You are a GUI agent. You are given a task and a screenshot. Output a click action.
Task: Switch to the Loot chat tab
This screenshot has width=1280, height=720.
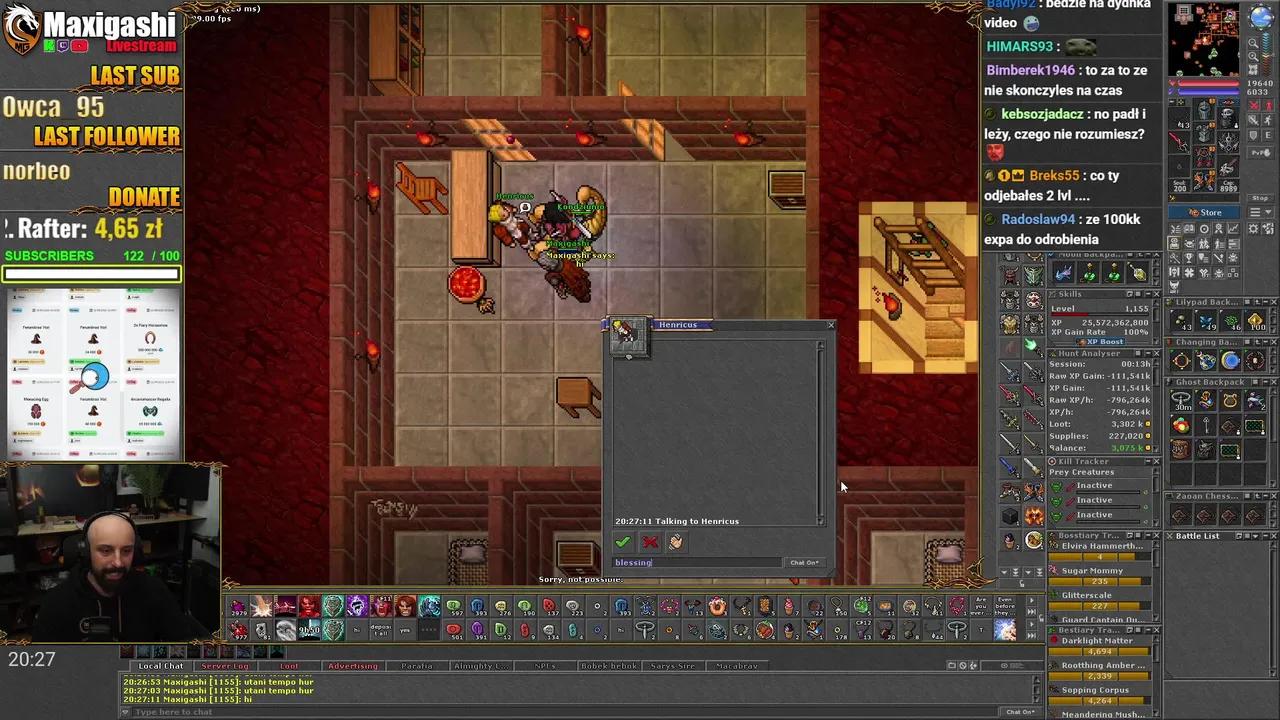pyautogui.click(x=289, y=666)
